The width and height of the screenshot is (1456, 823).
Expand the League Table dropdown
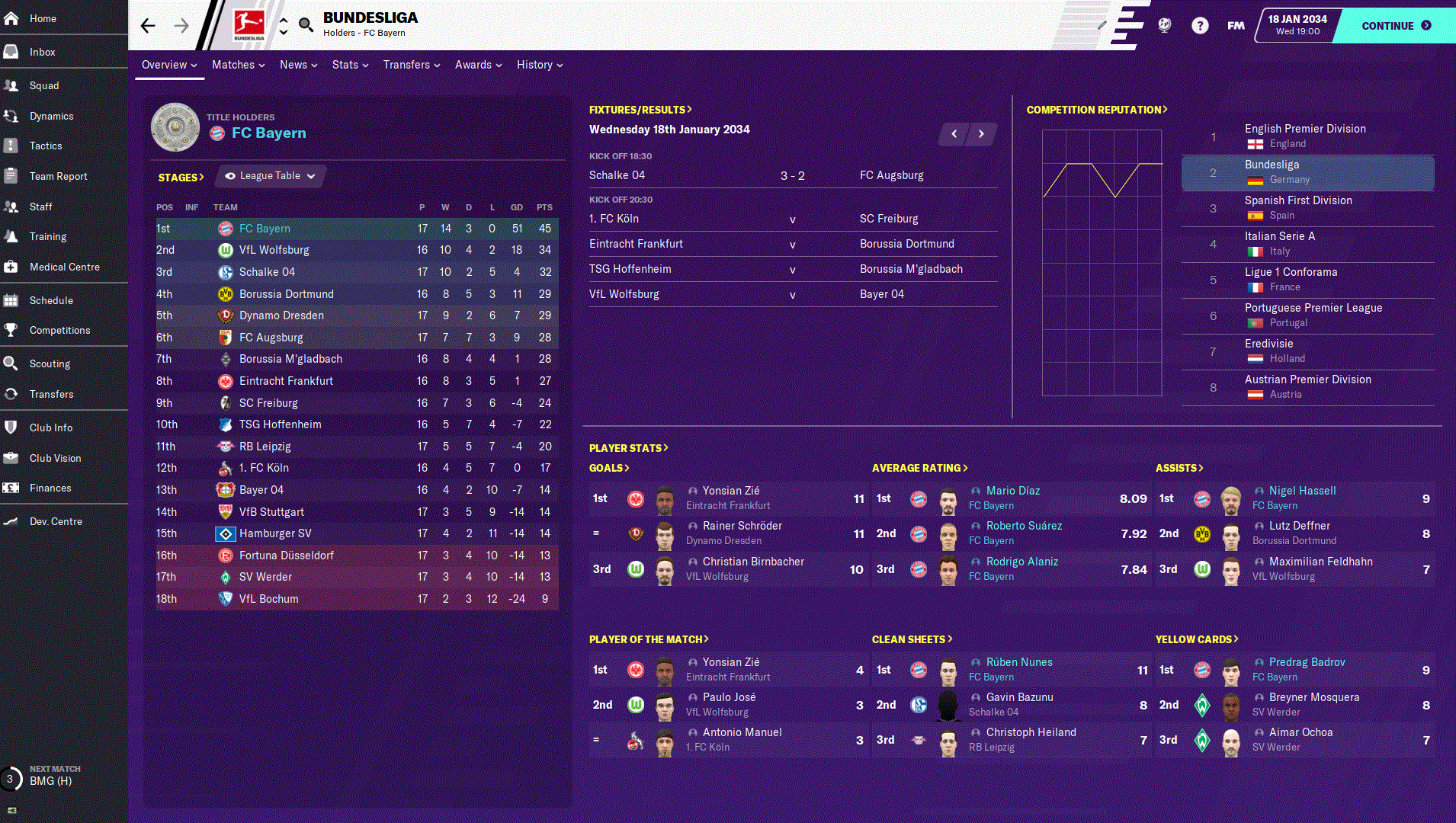pyautogui.click(x=271, y=176)
